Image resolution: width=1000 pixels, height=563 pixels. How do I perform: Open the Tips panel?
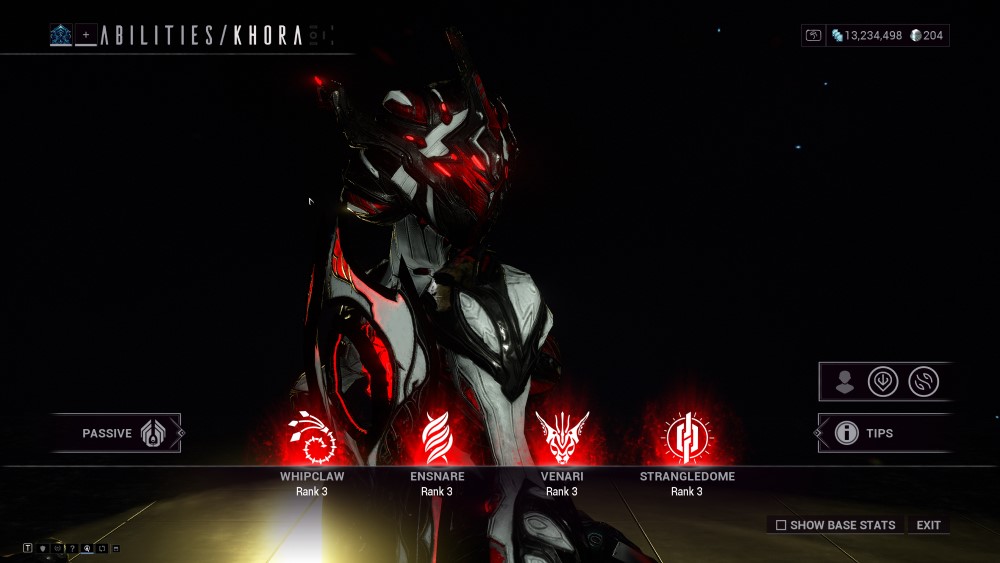[879, 433]
